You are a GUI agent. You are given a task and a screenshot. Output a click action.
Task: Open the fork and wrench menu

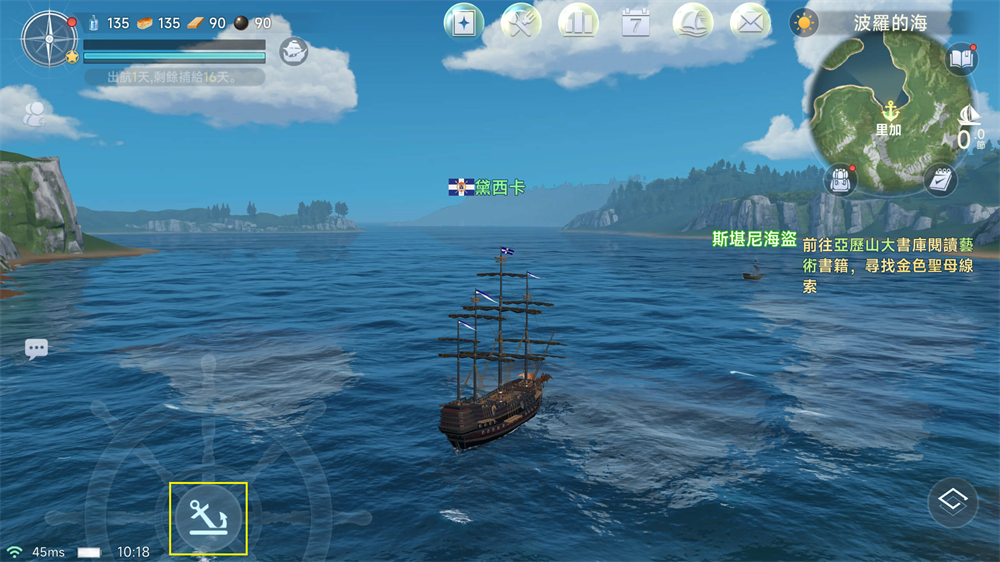click(520, 22)
